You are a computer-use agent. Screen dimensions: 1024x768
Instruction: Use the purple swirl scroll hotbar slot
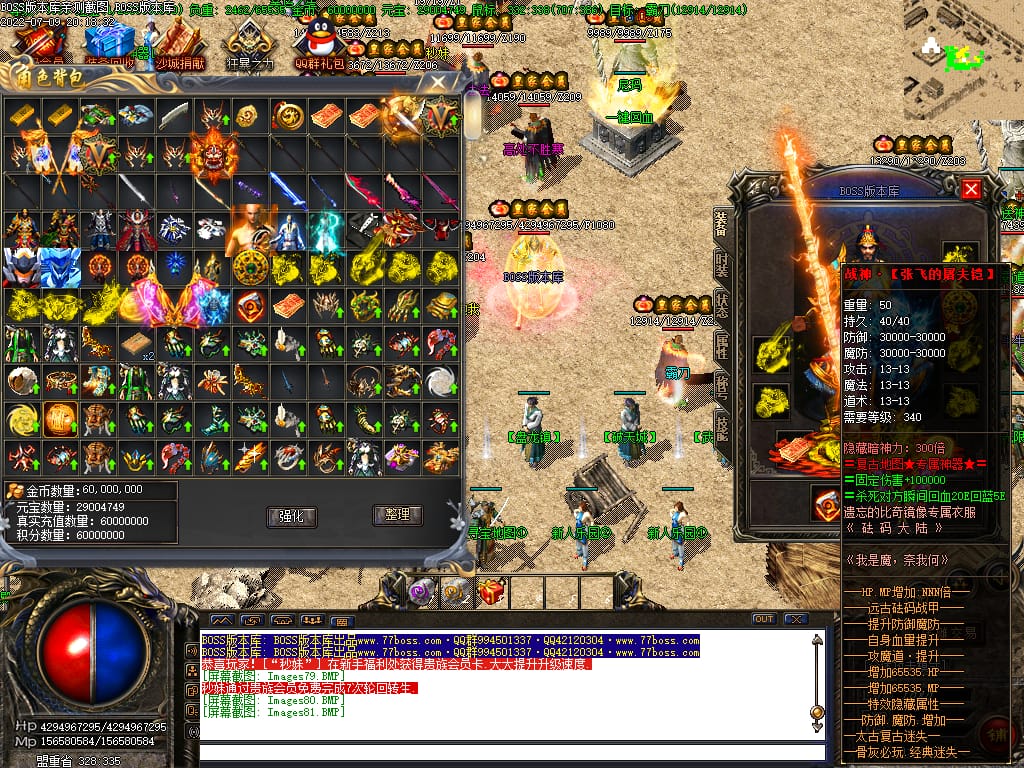click(420, 592)
